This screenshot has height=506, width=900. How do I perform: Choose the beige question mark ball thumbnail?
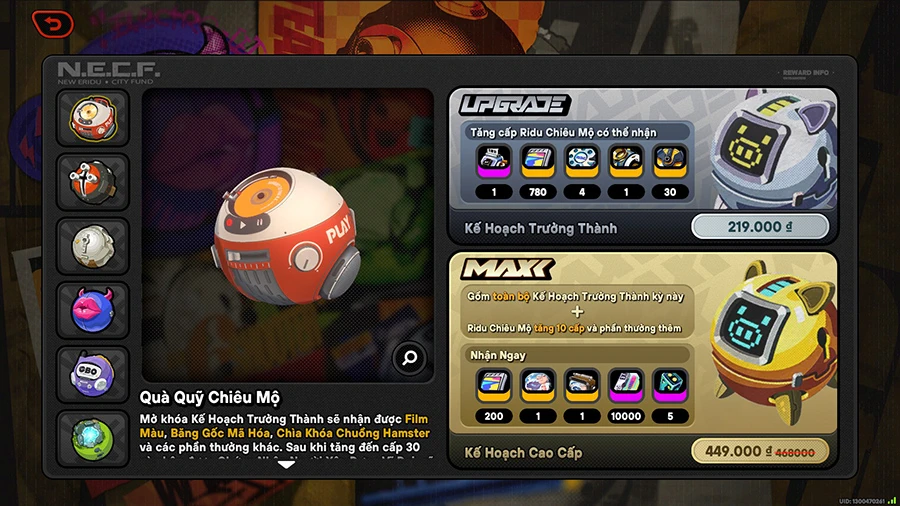(92, 246)
